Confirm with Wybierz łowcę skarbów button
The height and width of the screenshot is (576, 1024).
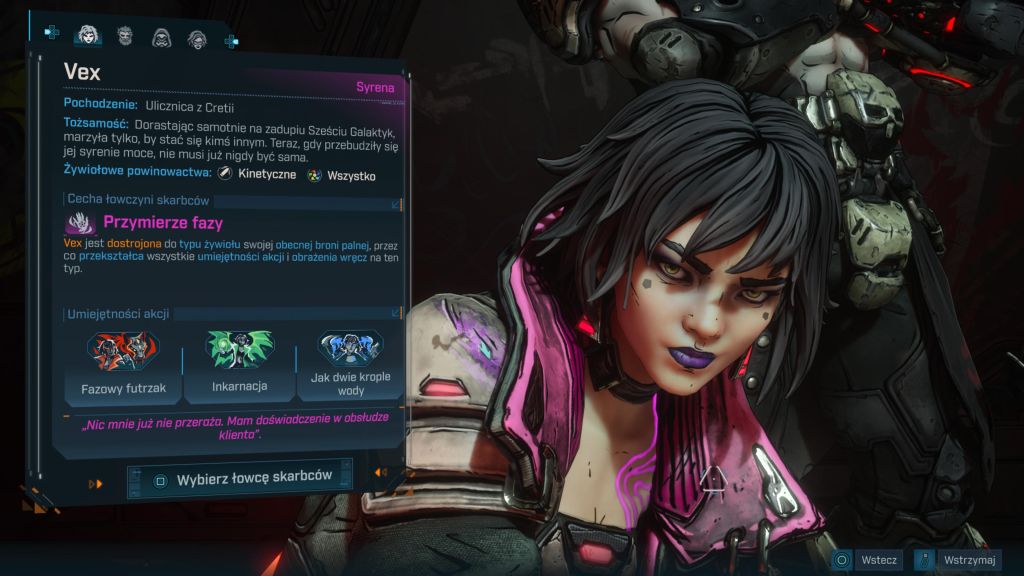click(240, 479)
